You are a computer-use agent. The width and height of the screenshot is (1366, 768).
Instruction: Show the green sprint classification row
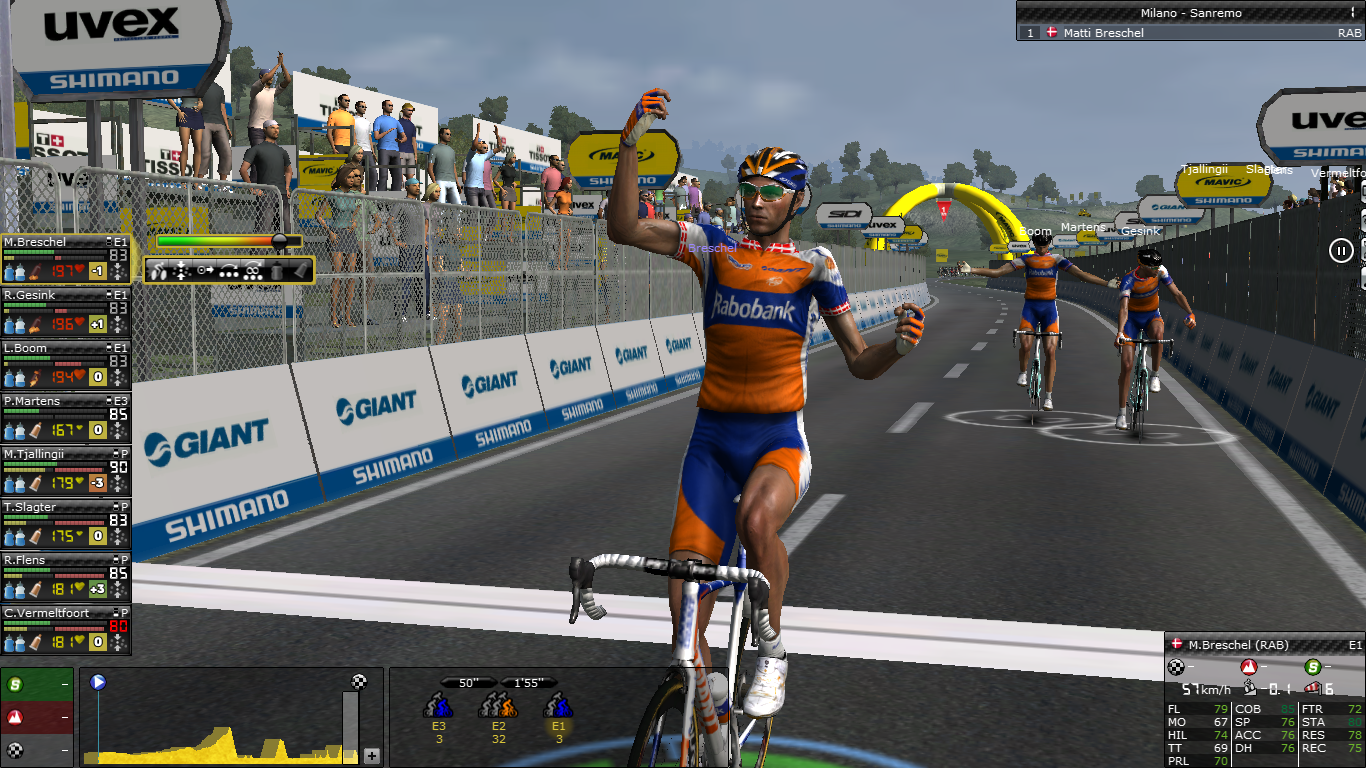tap(37, 685)
